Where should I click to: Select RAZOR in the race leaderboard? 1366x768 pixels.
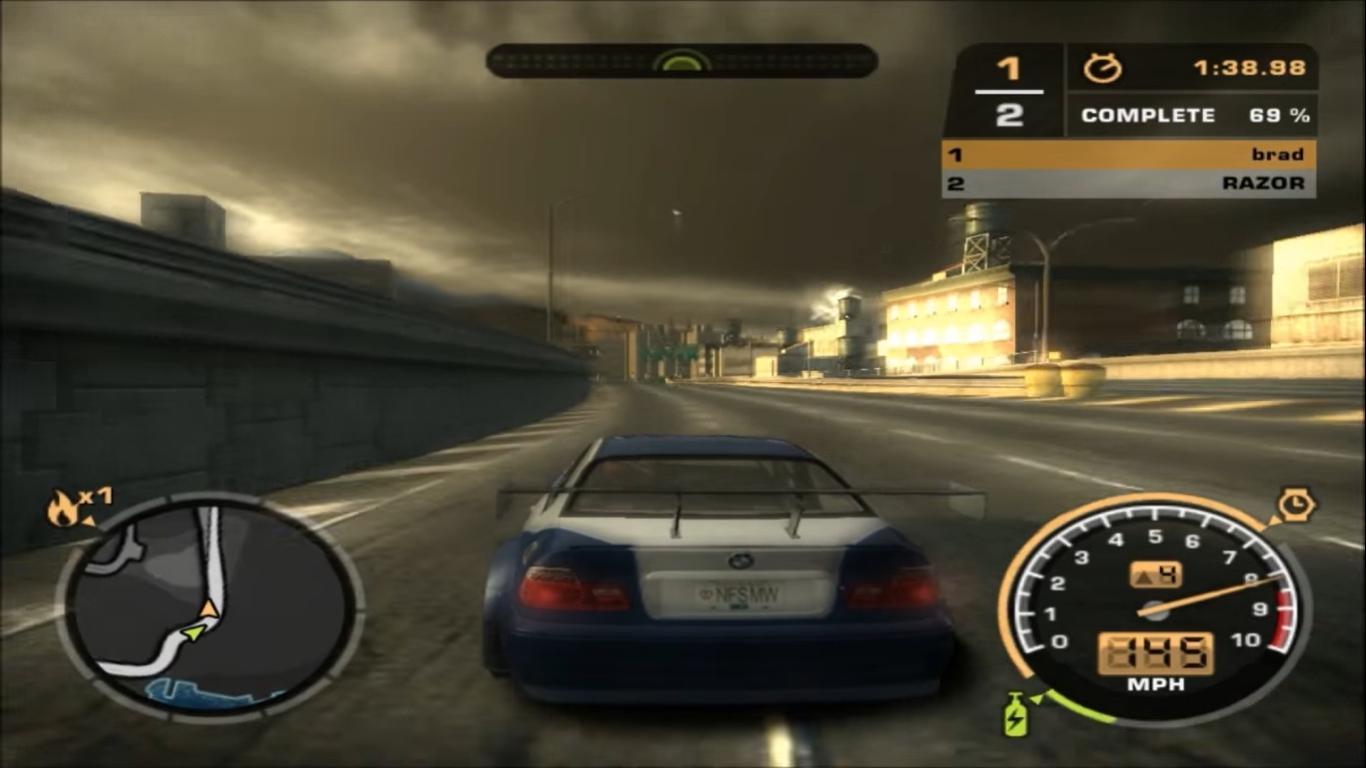point(1128,183)
